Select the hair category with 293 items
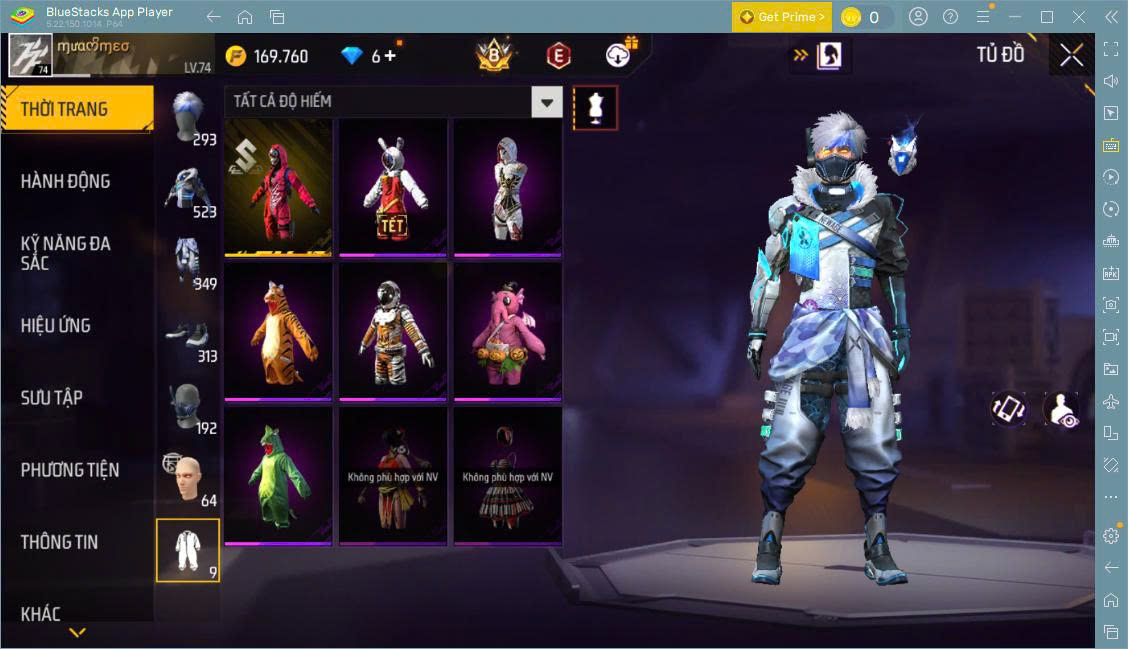The height and width of the screenshot is (649, 1128). tap(187, 118)
